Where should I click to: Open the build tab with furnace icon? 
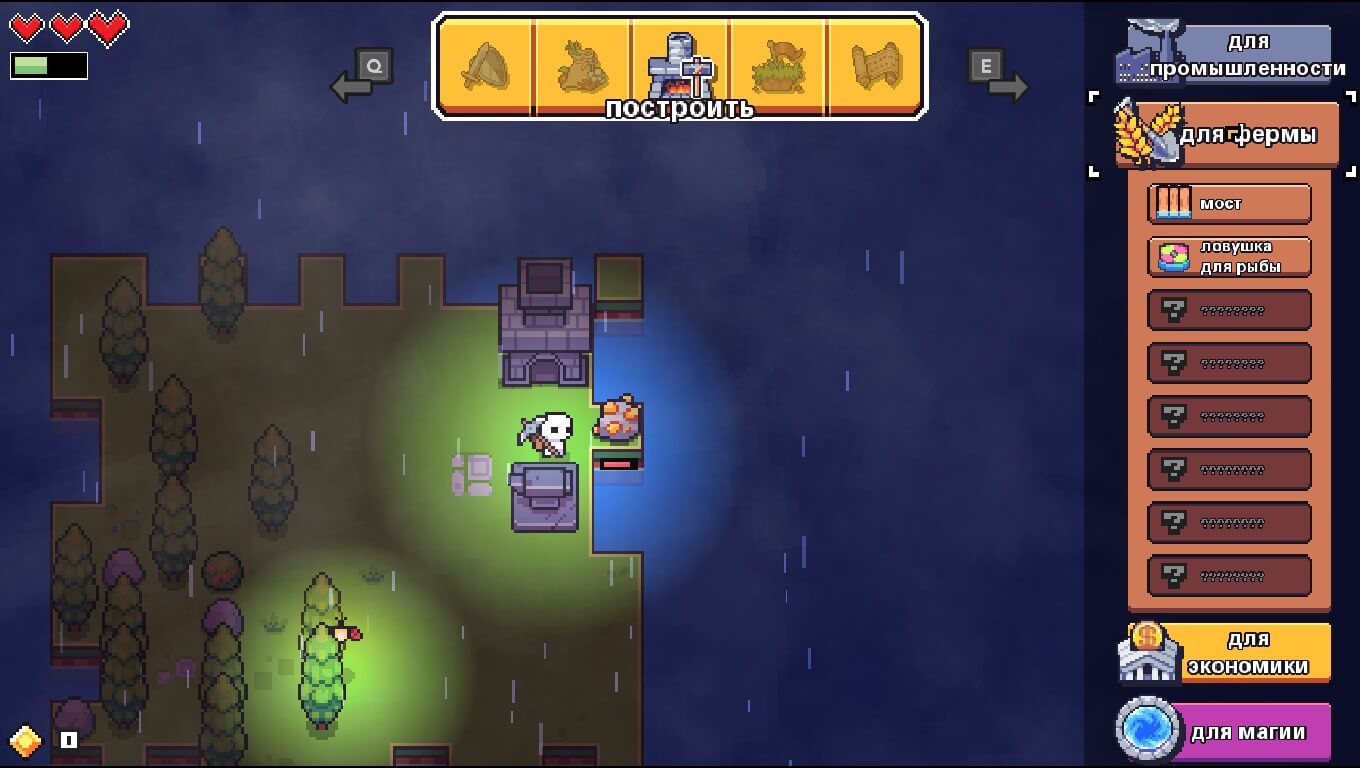[680, 65]
